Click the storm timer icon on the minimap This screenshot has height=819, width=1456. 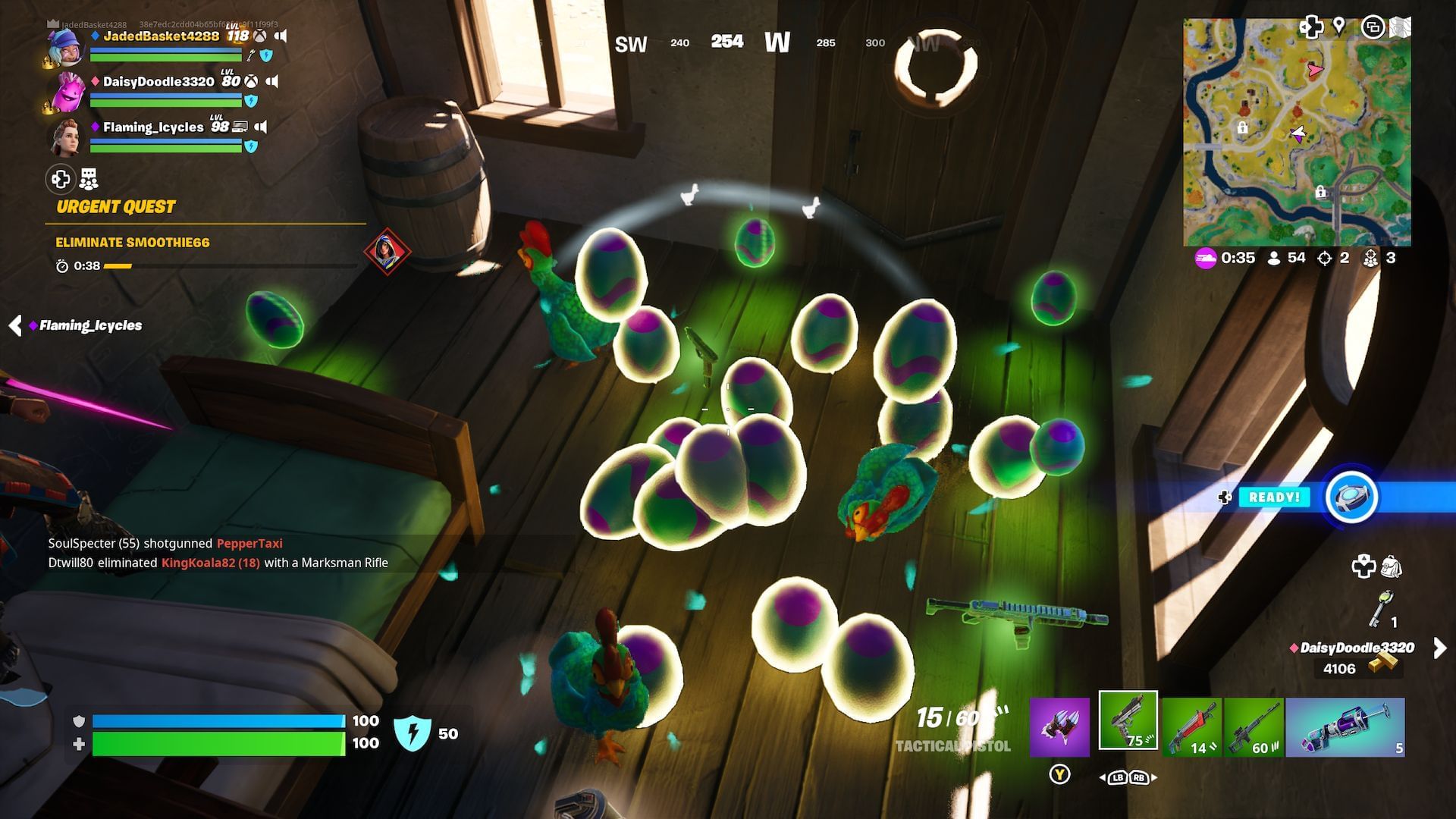tap(1206, 258)
